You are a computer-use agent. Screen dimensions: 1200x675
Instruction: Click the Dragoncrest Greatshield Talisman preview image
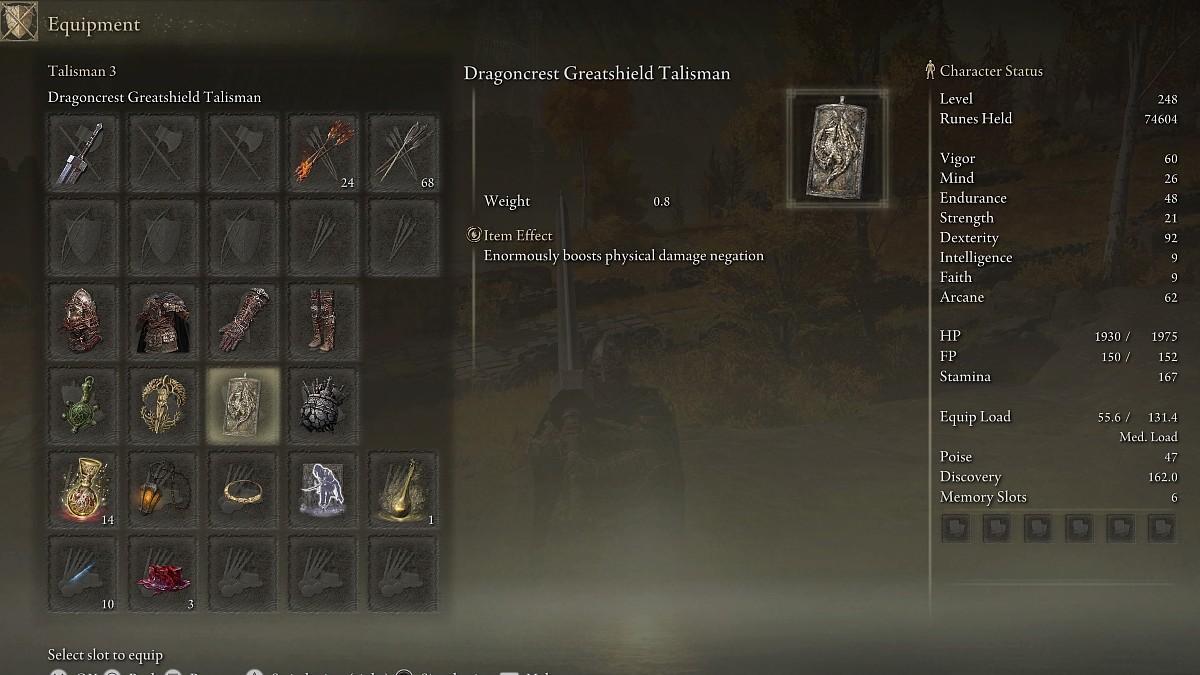click(x=837, y=148)
